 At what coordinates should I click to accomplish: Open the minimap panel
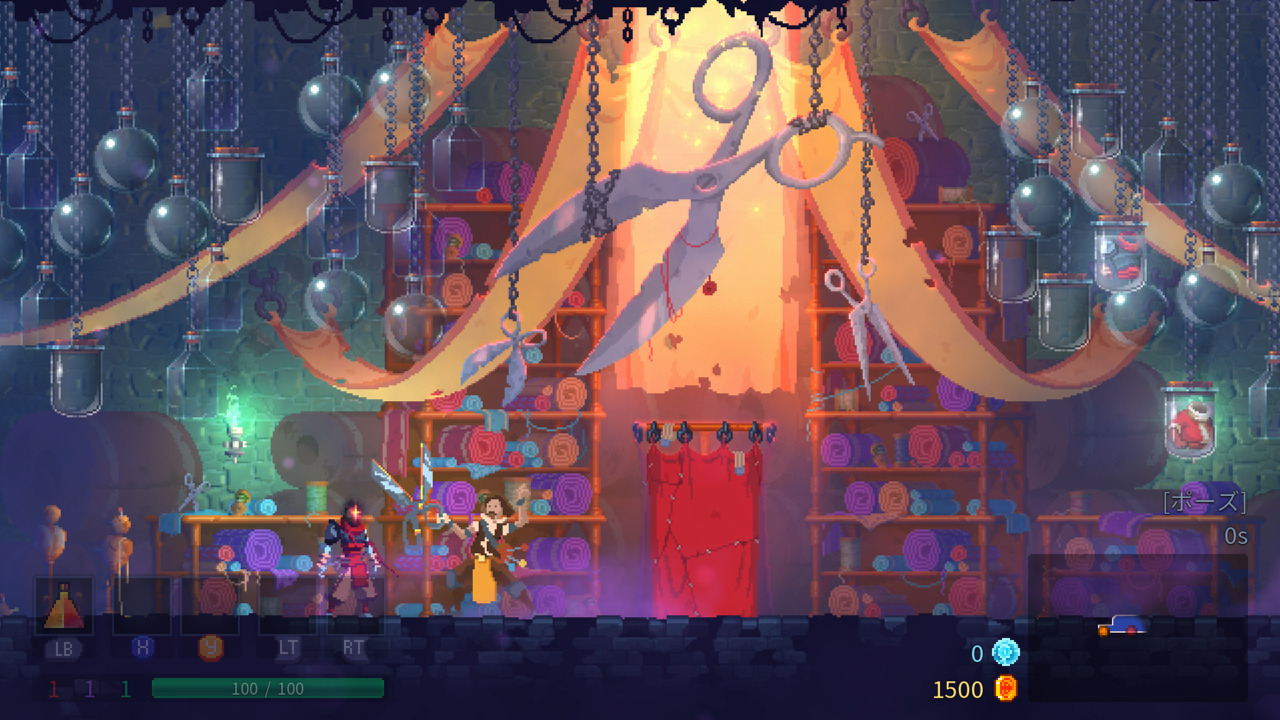point(1137,627)
